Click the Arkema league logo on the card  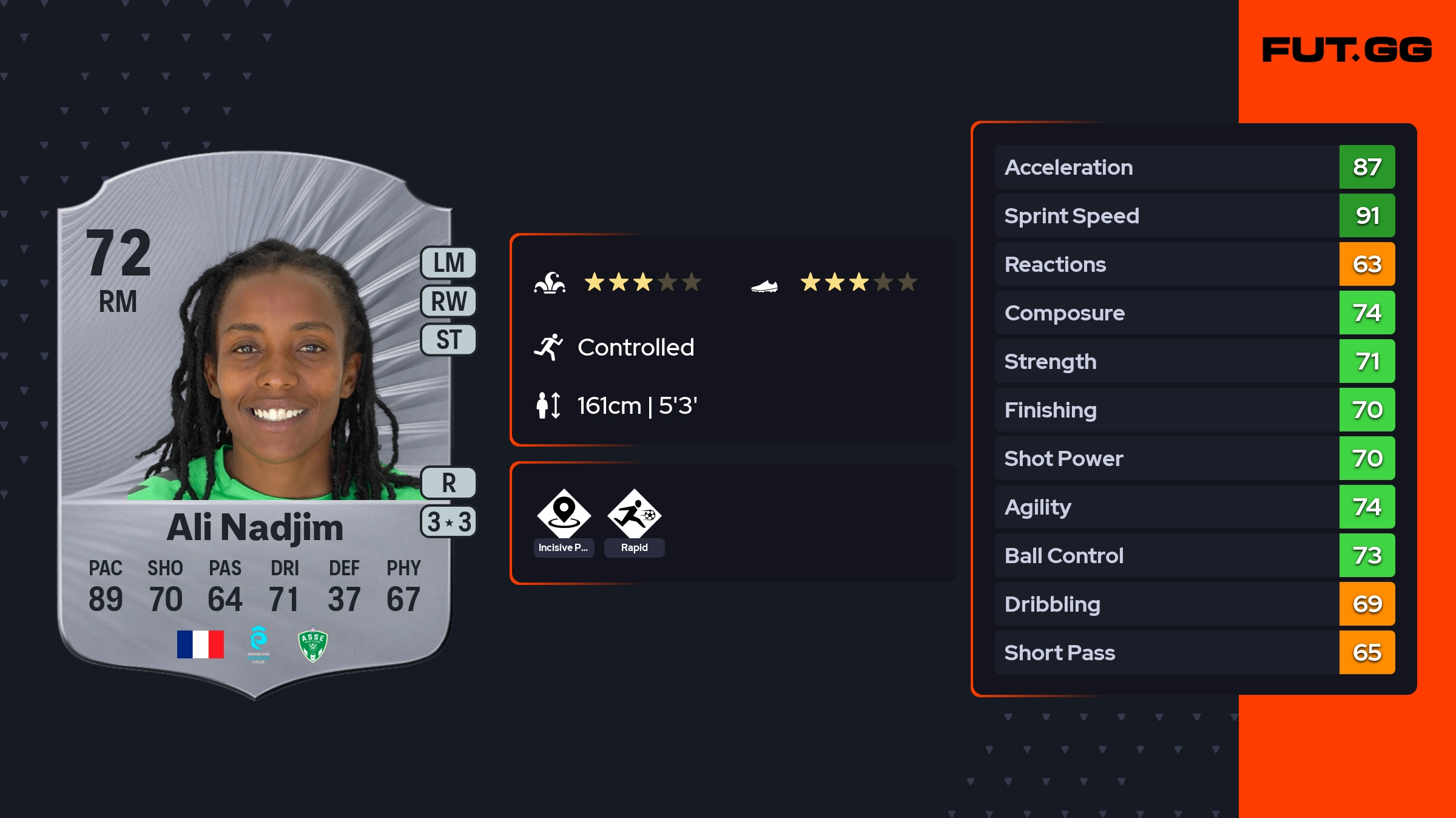click(258, 644)
